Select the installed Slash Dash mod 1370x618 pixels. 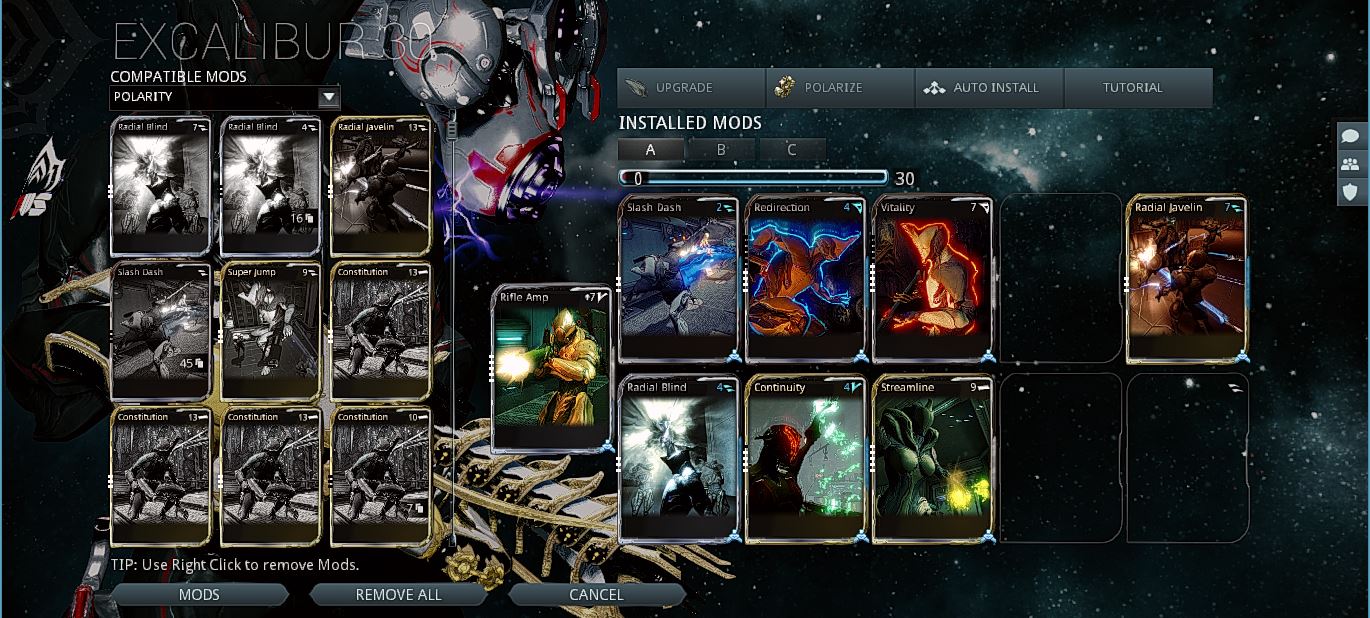click(678, 278)
